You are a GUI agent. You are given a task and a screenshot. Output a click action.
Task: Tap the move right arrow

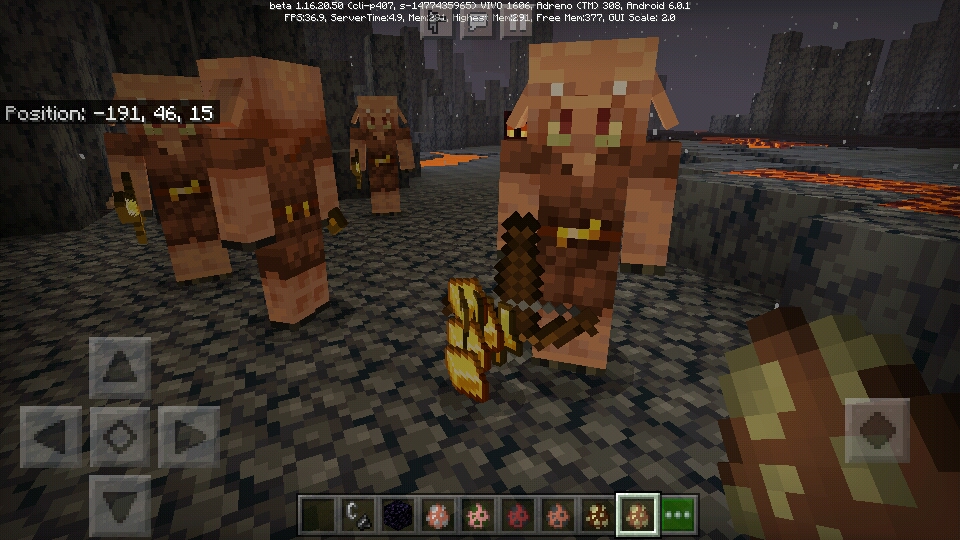point(187,437)
